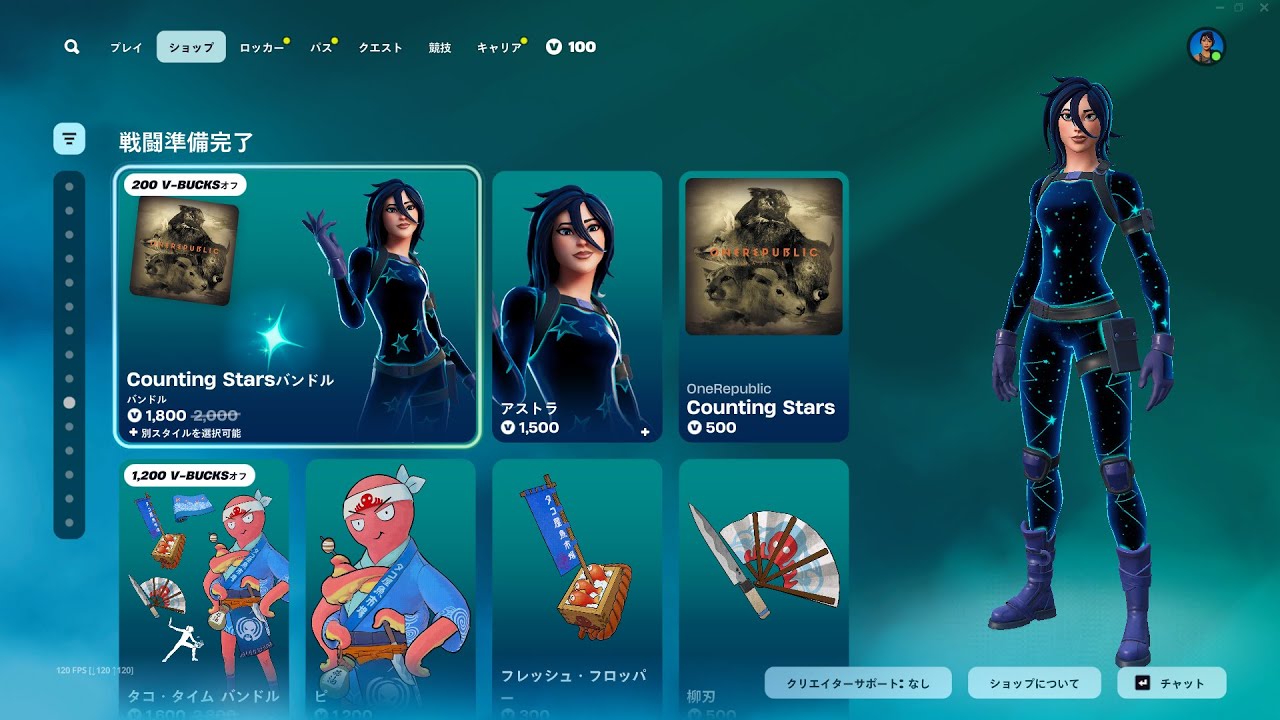Open ショップについて info
The image size is (1280, 720).
point(1034,683)
